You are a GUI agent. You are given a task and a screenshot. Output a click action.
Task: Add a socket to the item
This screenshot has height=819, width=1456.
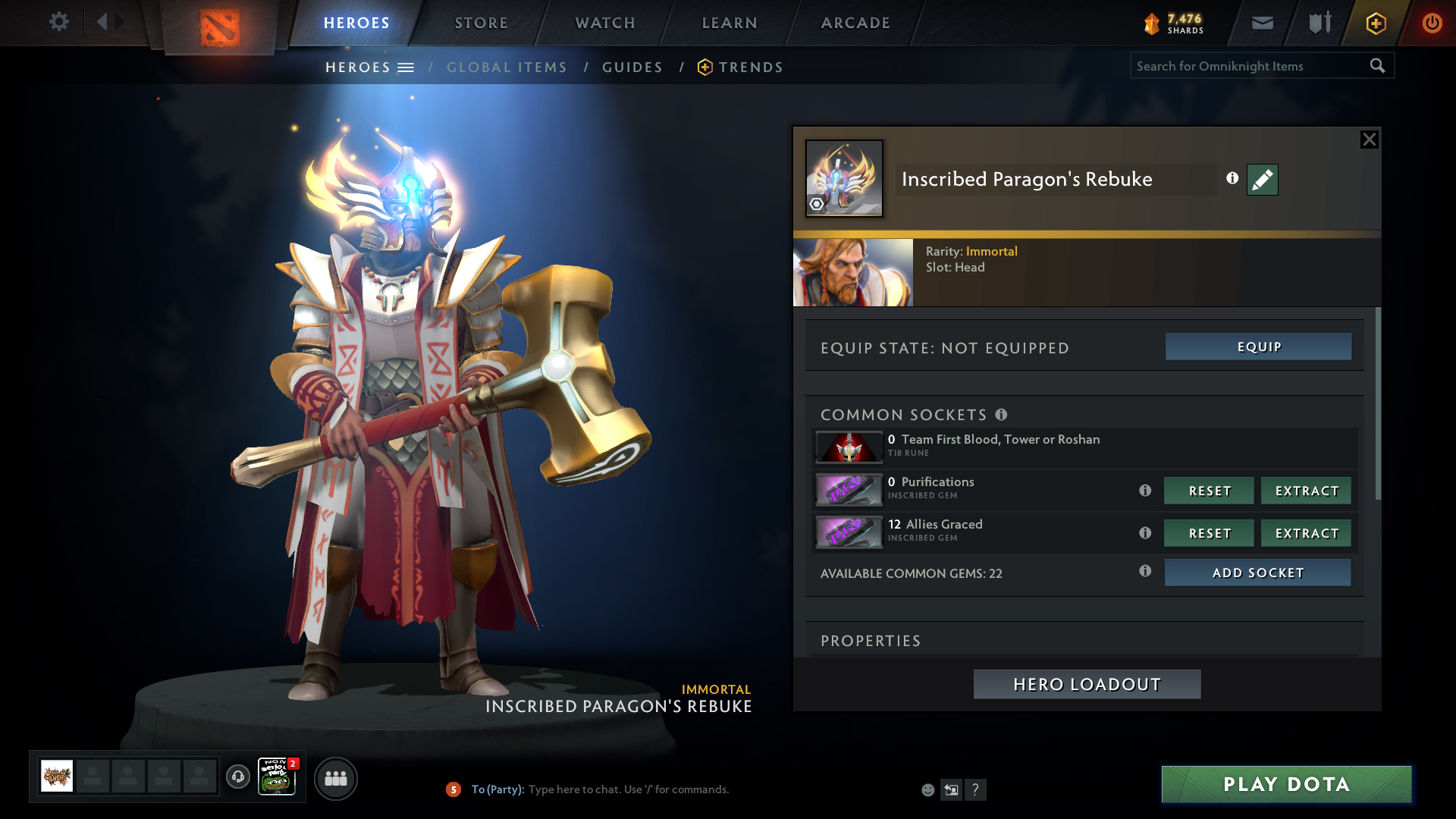1257,573
